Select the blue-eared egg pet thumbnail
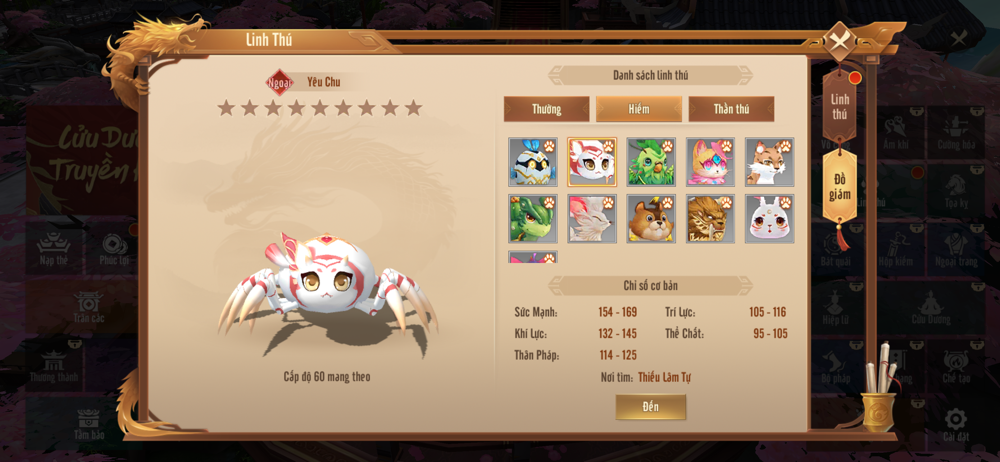This screenshot has height=462, width=1000. 533,162
